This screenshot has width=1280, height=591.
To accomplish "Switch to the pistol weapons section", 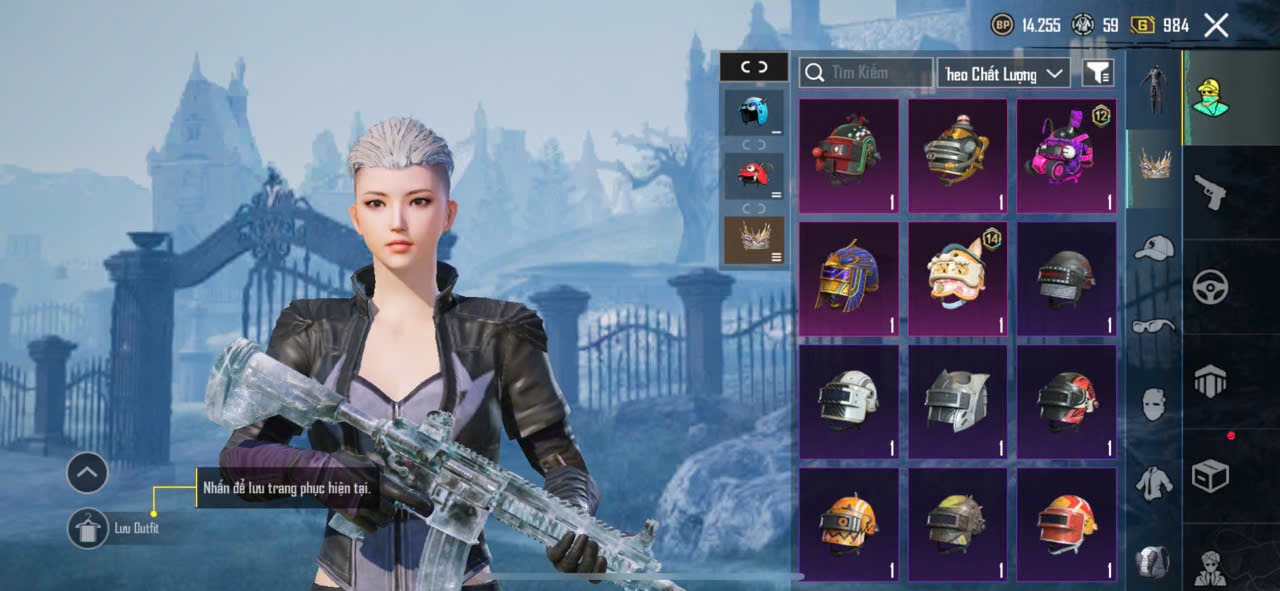I will click(1210, 191).
